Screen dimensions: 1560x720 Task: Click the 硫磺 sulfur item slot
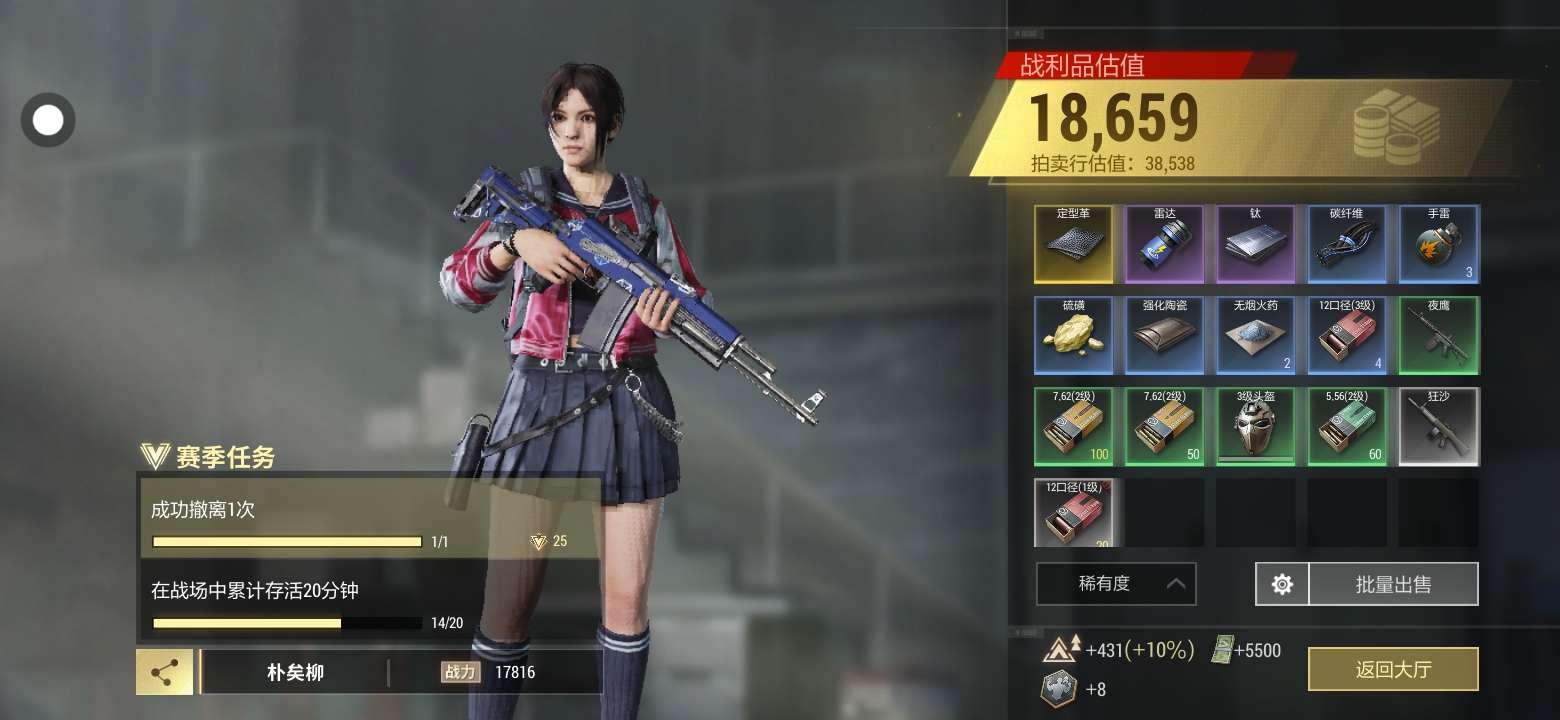[x=1073, y=335]
